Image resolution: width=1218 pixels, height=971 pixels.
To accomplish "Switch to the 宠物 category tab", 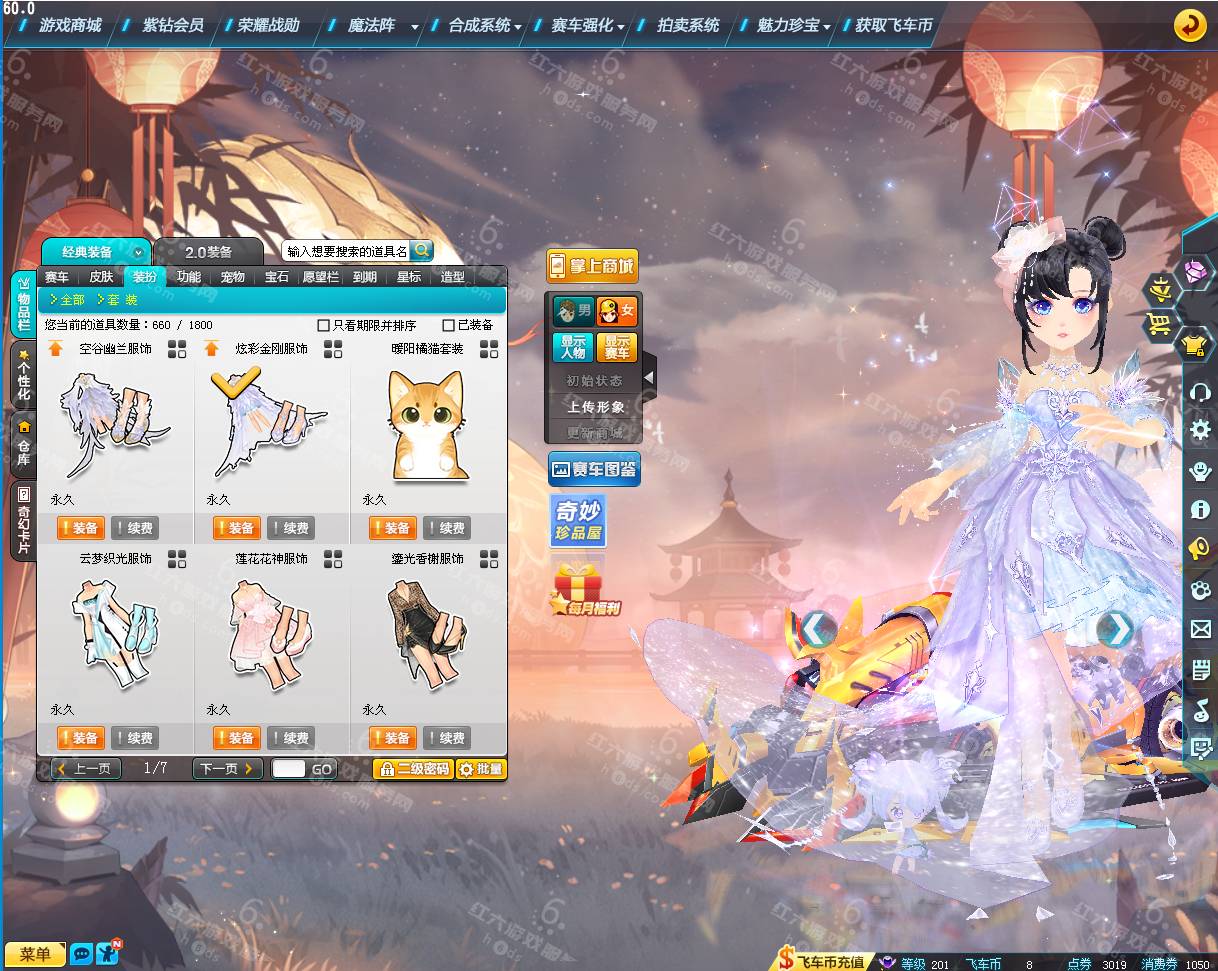I will pyautogui.click(x=233, y=277).
